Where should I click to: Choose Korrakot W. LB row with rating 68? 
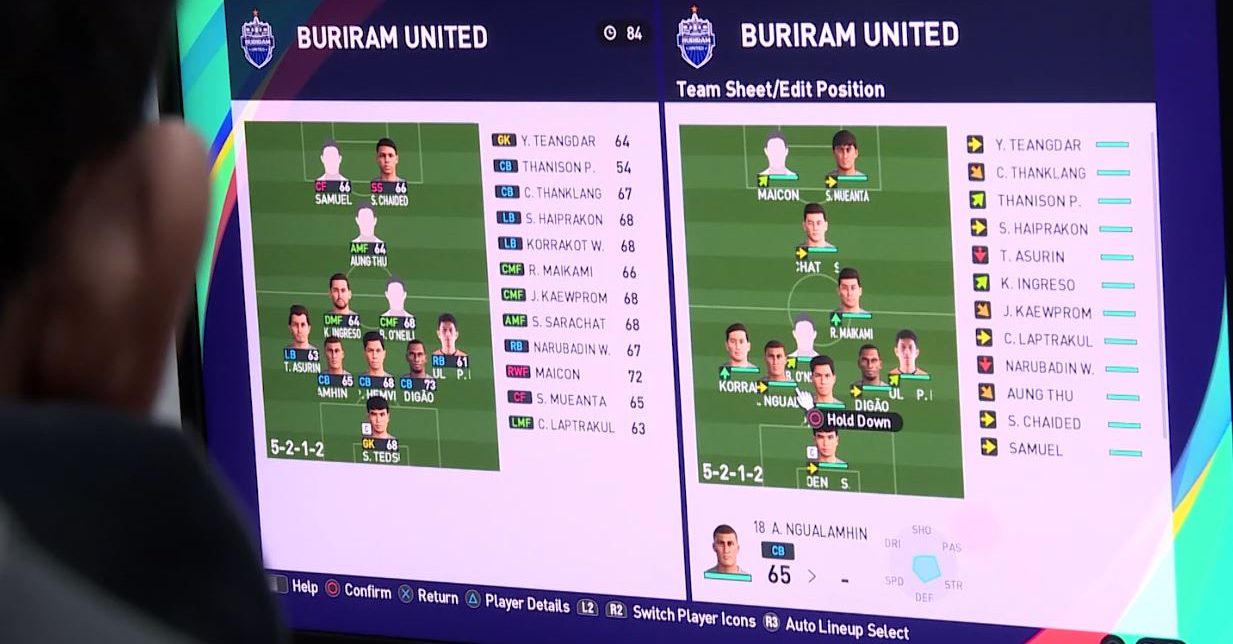pos(566,245)
